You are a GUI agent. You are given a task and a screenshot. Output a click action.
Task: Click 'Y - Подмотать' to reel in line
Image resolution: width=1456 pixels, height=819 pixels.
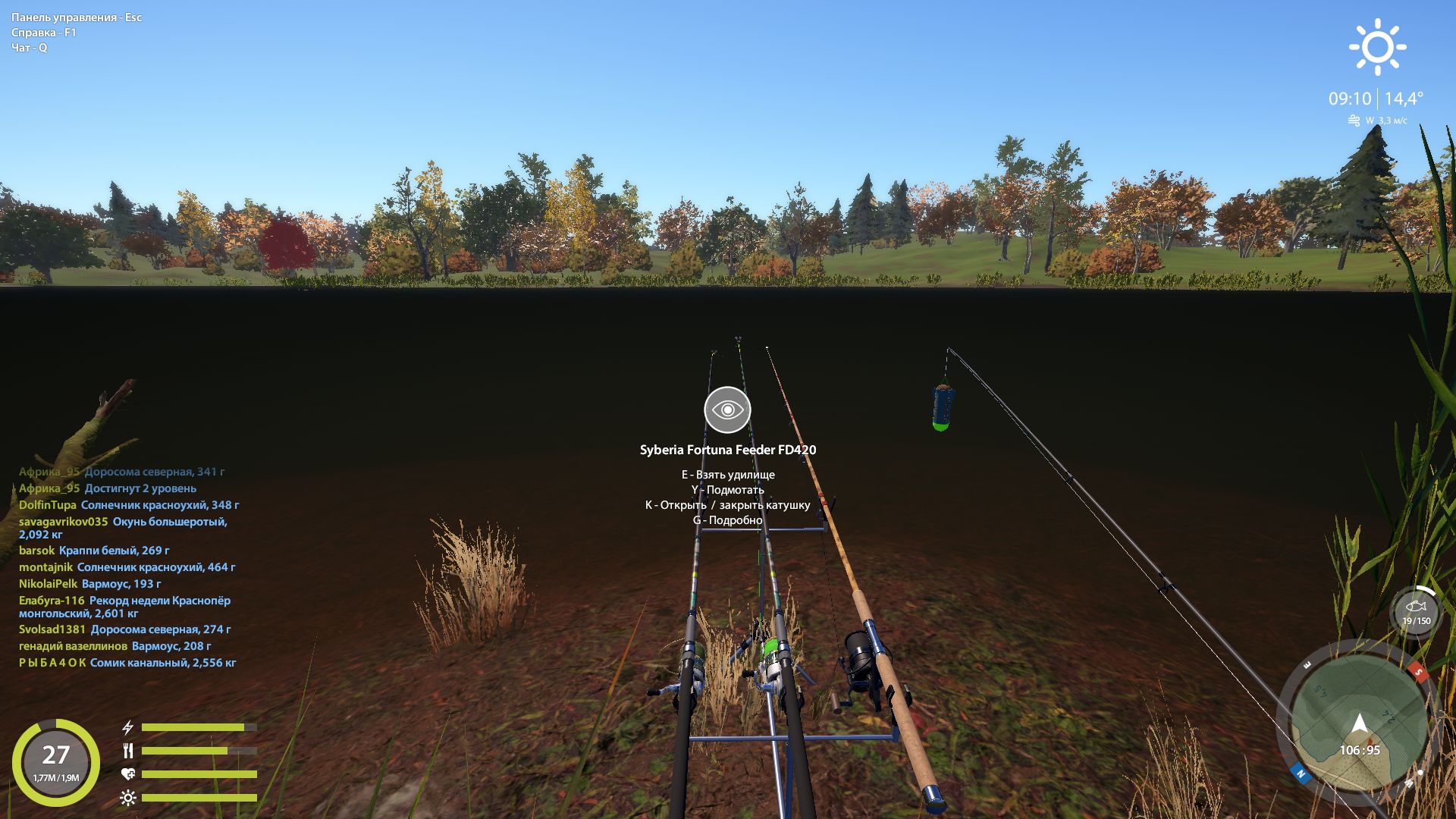[x=727, y=490]
